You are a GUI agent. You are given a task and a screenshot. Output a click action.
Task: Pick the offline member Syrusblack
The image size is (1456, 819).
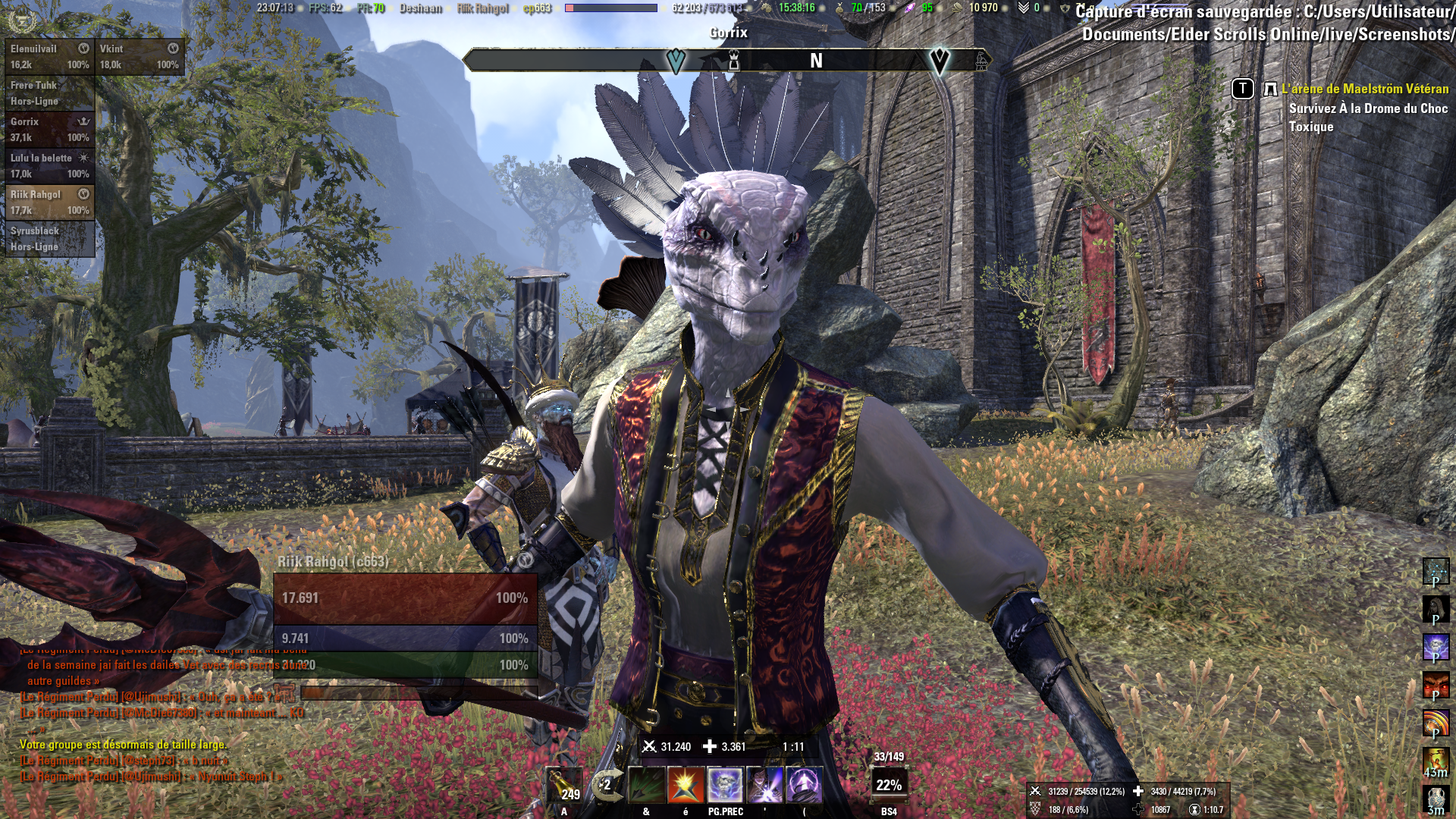click(x=50, y=238)
